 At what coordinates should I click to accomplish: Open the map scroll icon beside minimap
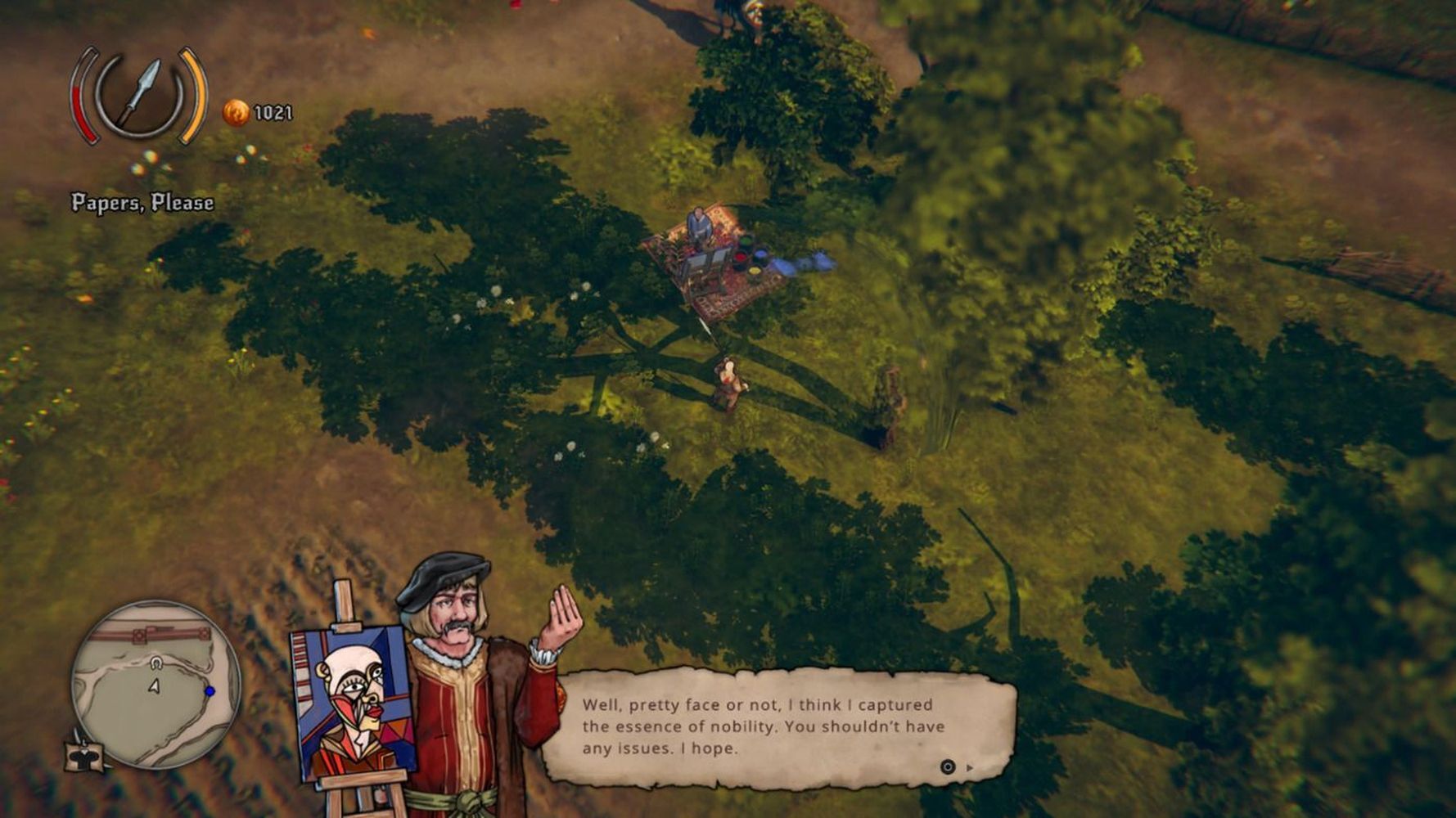[84, 755]
